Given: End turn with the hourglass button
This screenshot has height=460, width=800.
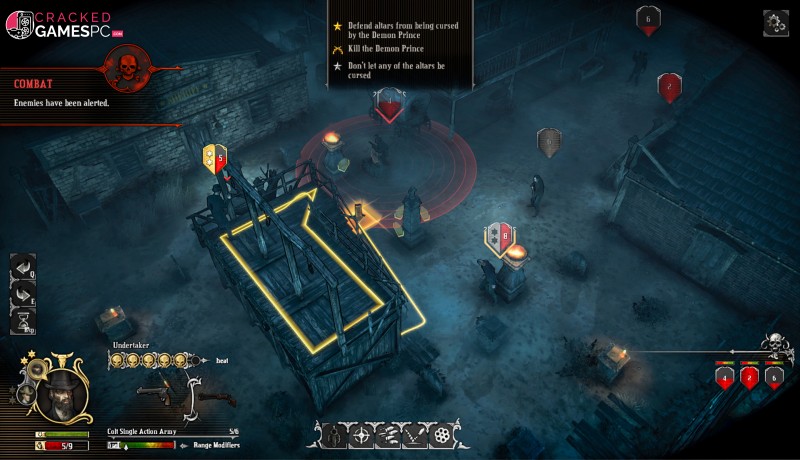Looking at the screenshot, I should coord(23,321).
